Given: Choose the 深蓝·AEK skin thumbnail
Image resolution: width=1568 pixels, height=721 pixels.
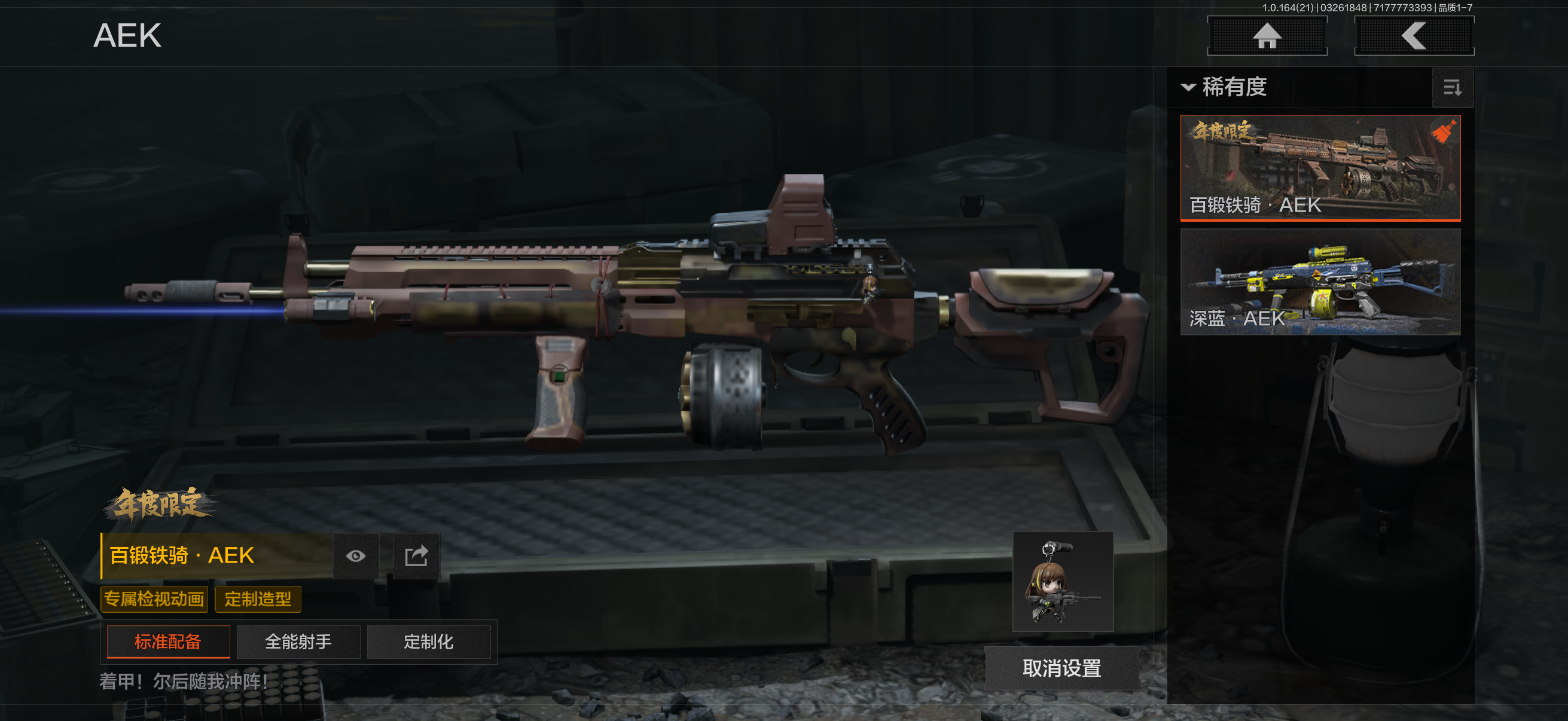Looking at the screenshot, I should [x=1320, y=282].
